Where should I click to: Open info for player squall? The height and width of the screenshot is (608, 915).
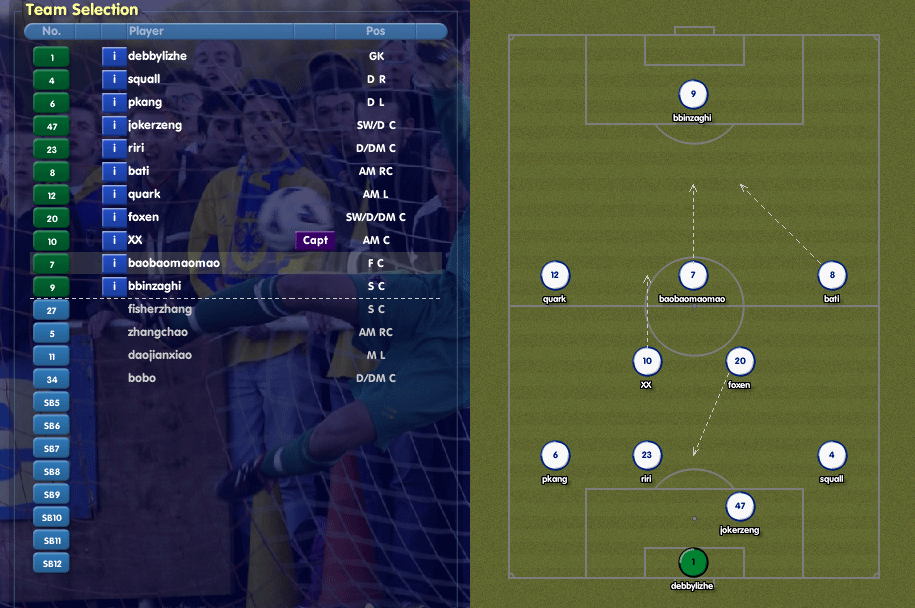(114, 80)
